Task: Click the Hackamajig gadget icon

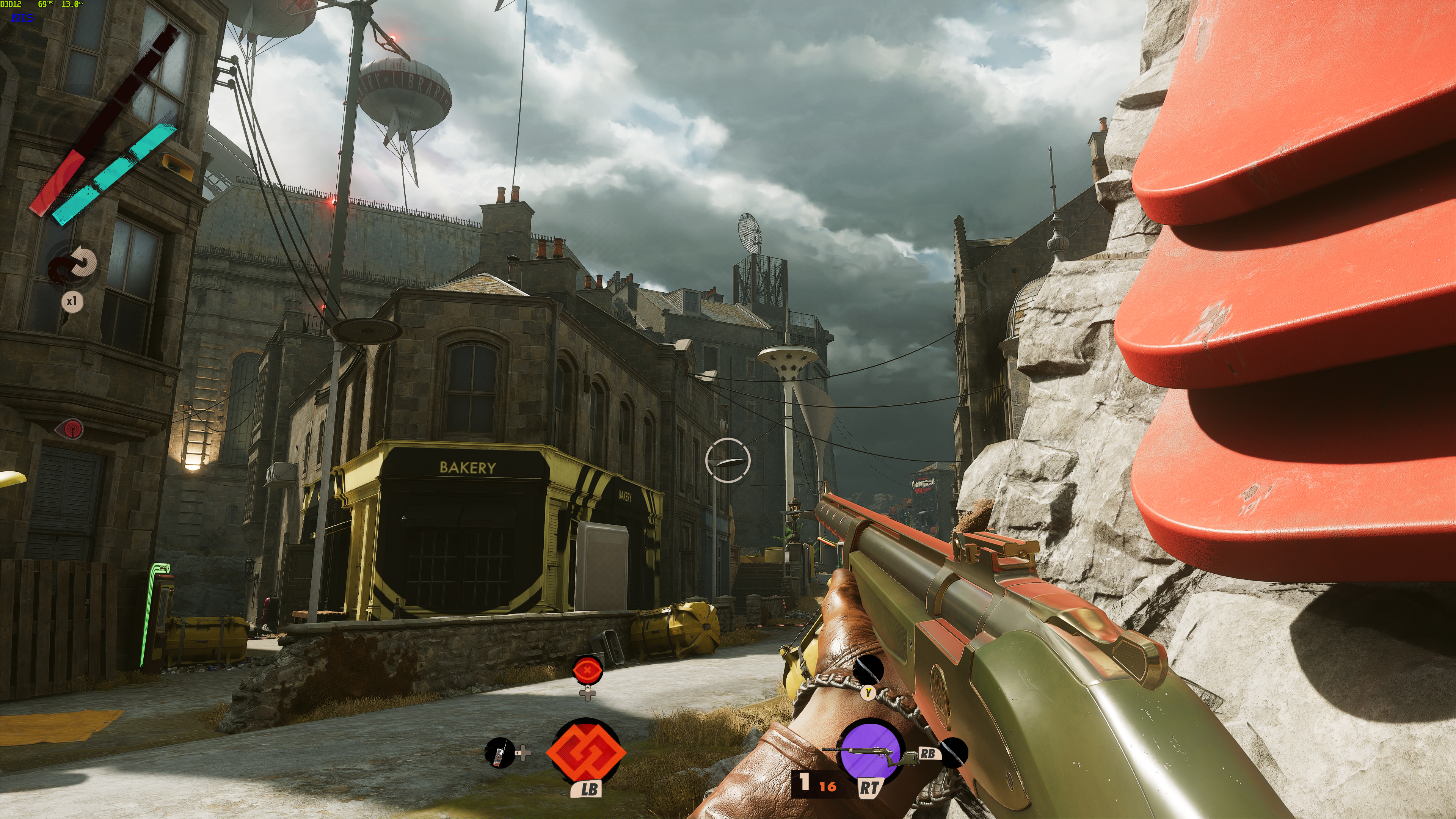Action: coord(499,753)
